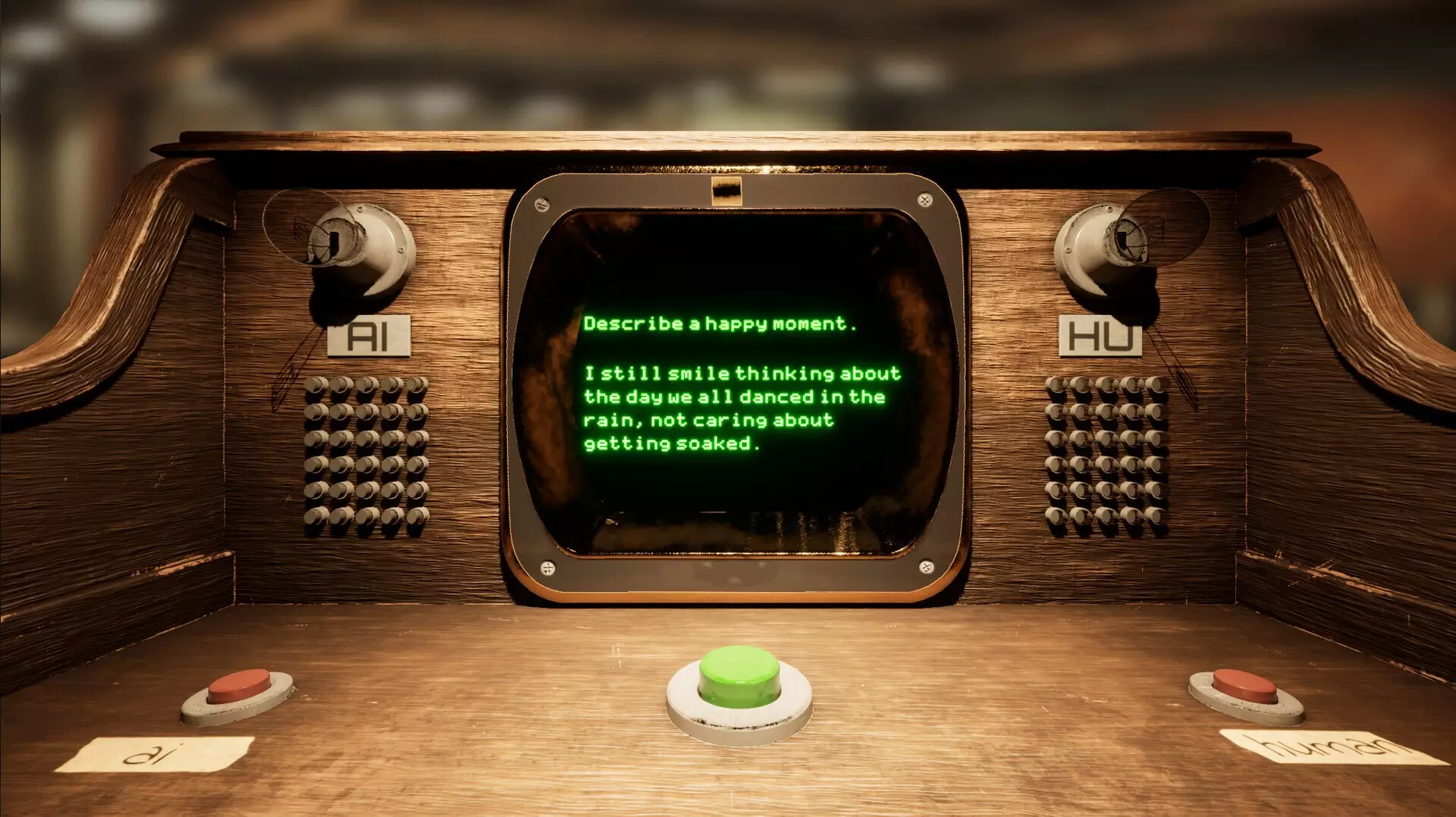Choose the red button above the "human" label
The width and height of the screenshot is (1456, 817).
1244,687
